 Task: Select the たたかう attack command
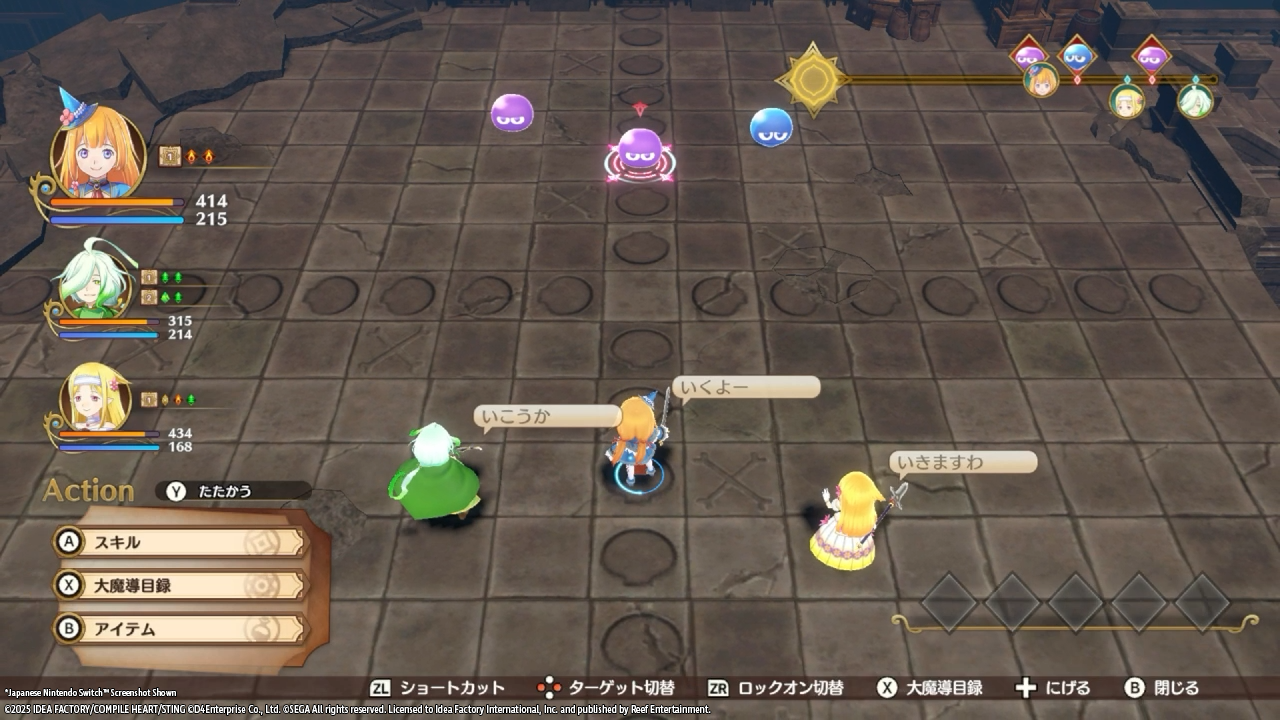coord(233,491)
